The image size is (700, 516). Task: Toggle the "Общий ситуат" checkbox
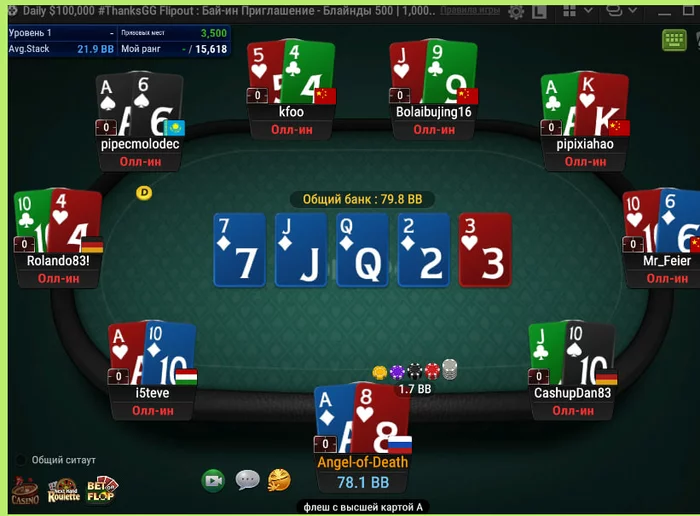[x=21, y=460]
